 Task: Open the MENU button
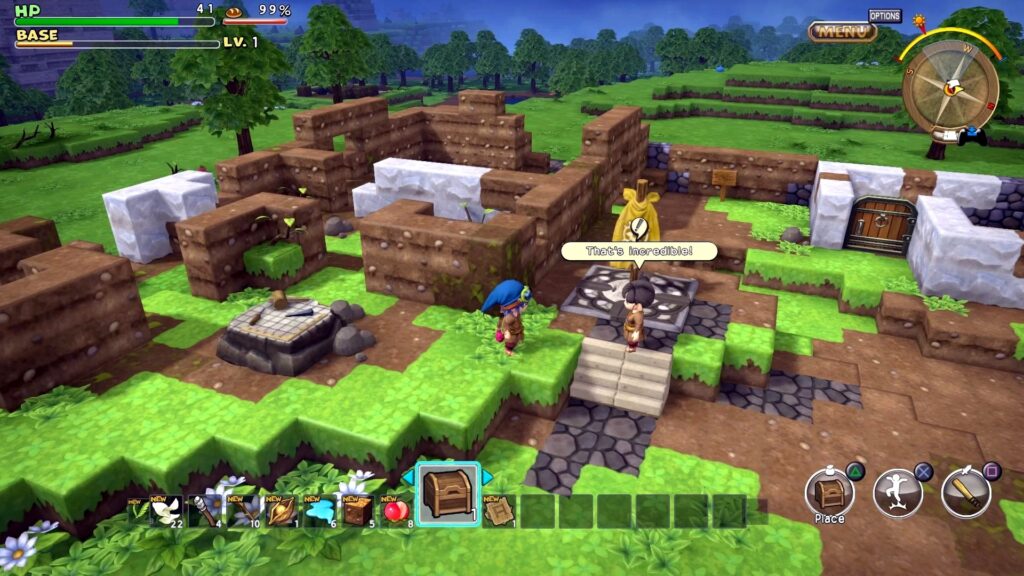(842, 31)
